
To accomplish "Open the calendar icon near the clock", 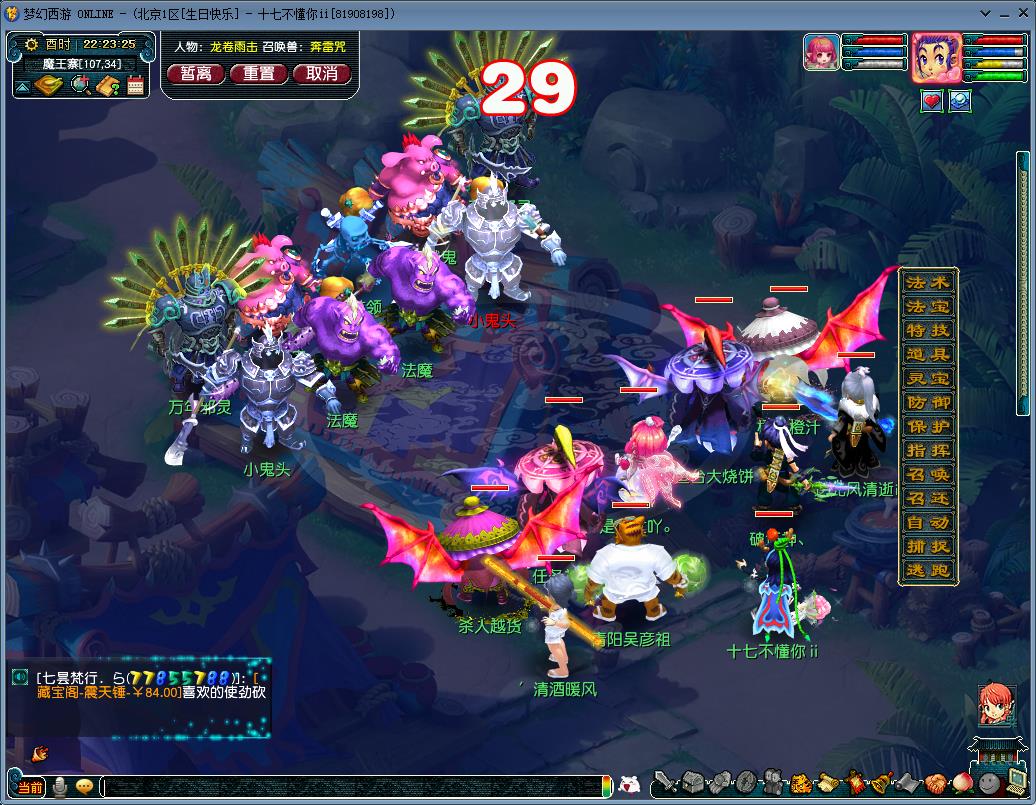I will (136, 86).
